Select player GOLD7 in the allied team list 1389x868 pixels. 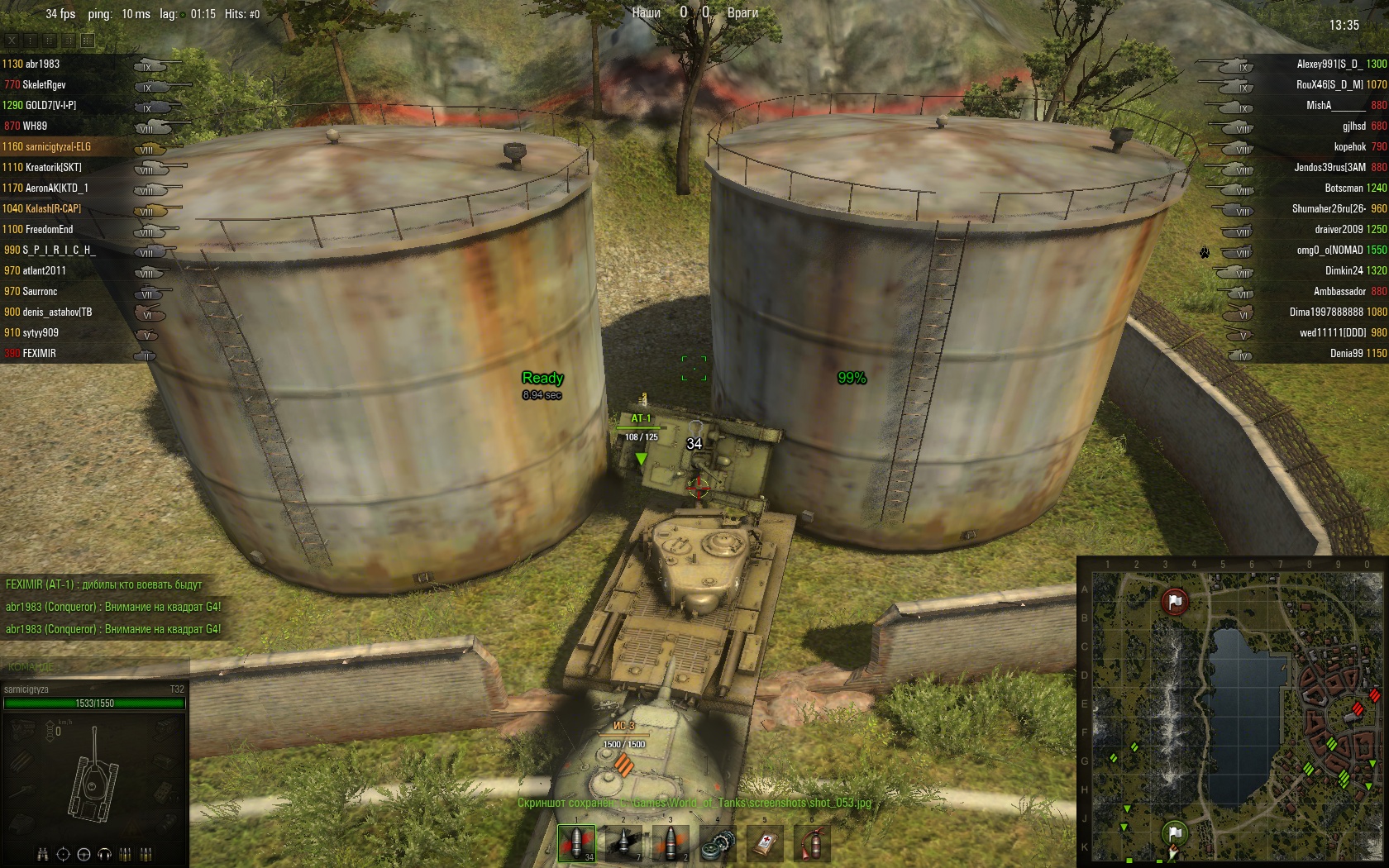[x=50, y=105]
